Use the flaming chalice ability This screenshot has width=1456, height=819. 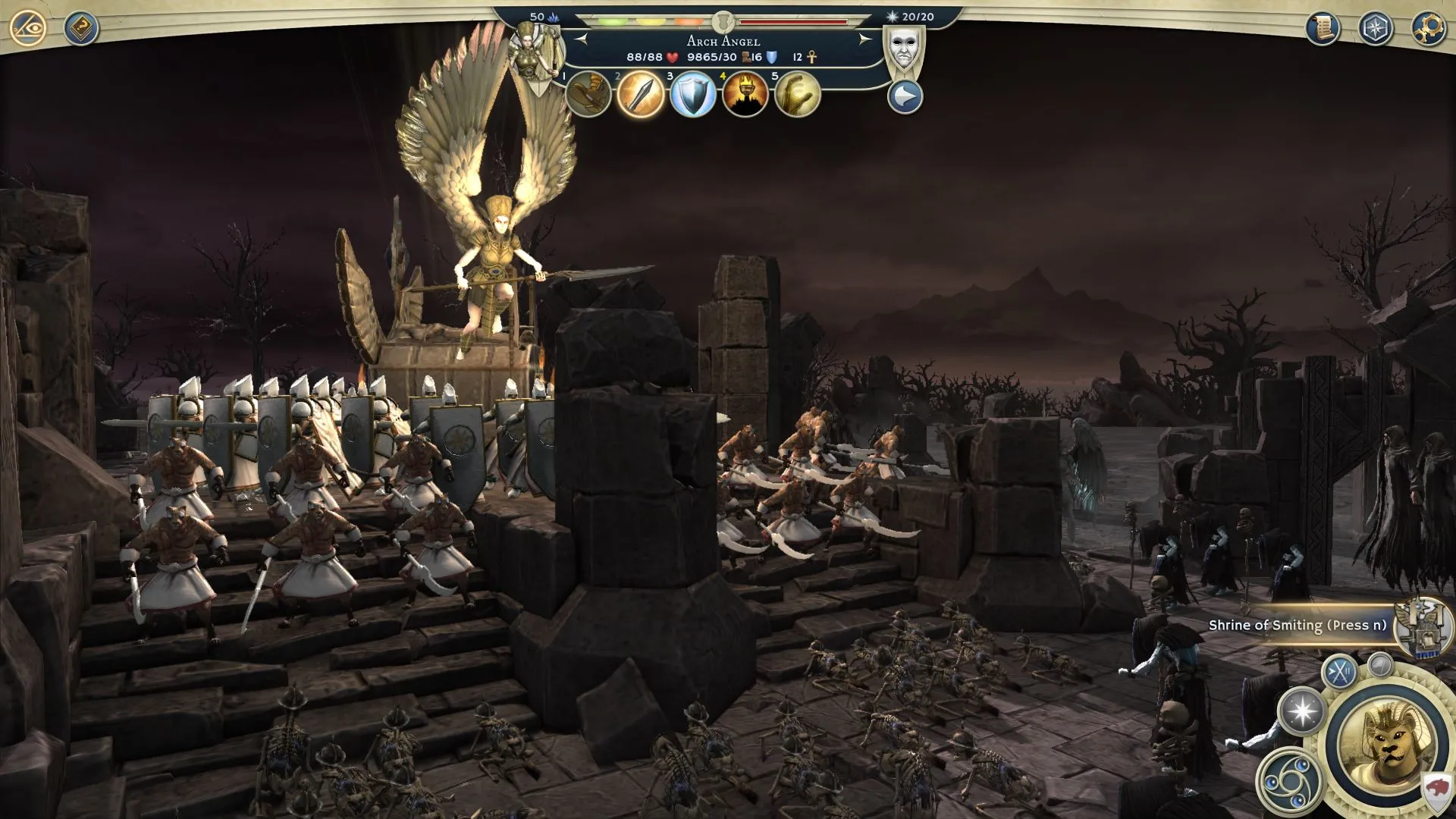745,96
